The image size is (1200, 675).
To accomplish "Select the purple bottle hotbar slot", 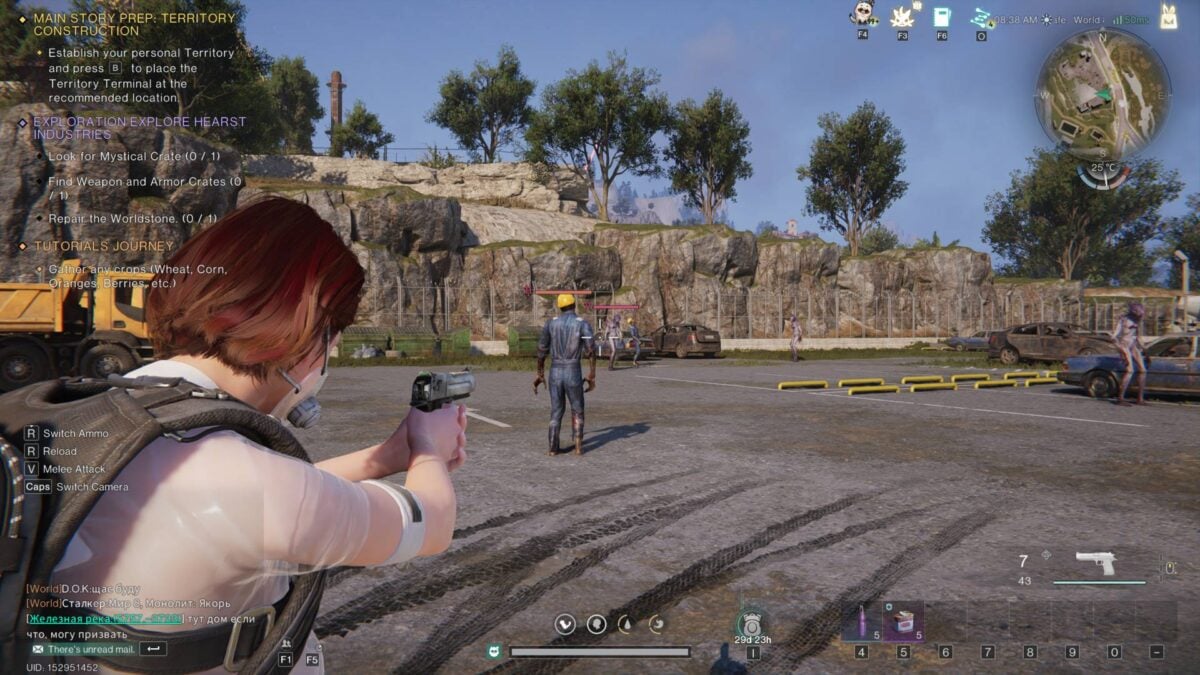I will coord(861,622).
